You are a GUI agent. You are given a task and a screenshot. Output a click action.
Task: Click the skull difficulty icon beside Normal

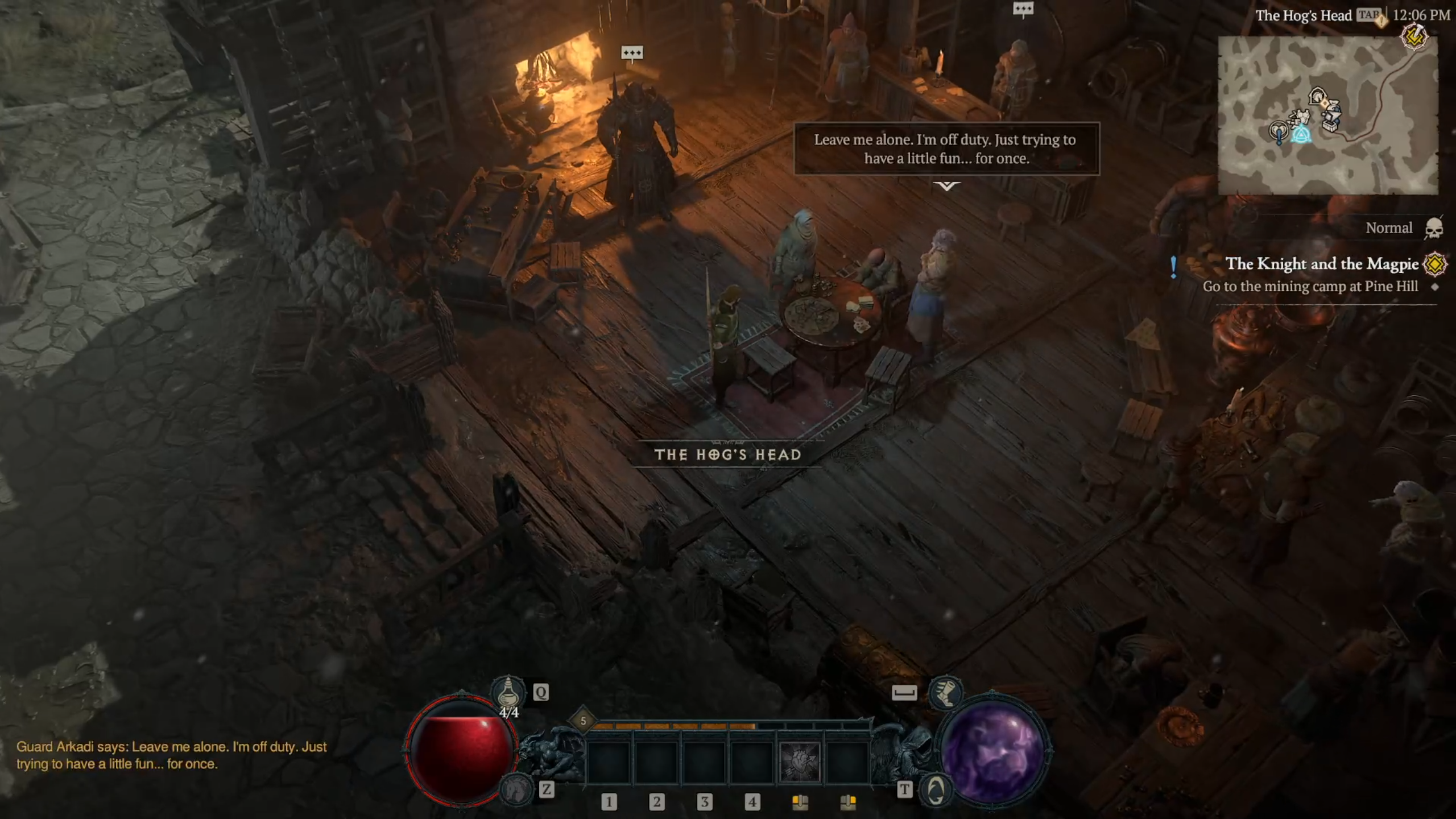click(x=1434, y=228)
